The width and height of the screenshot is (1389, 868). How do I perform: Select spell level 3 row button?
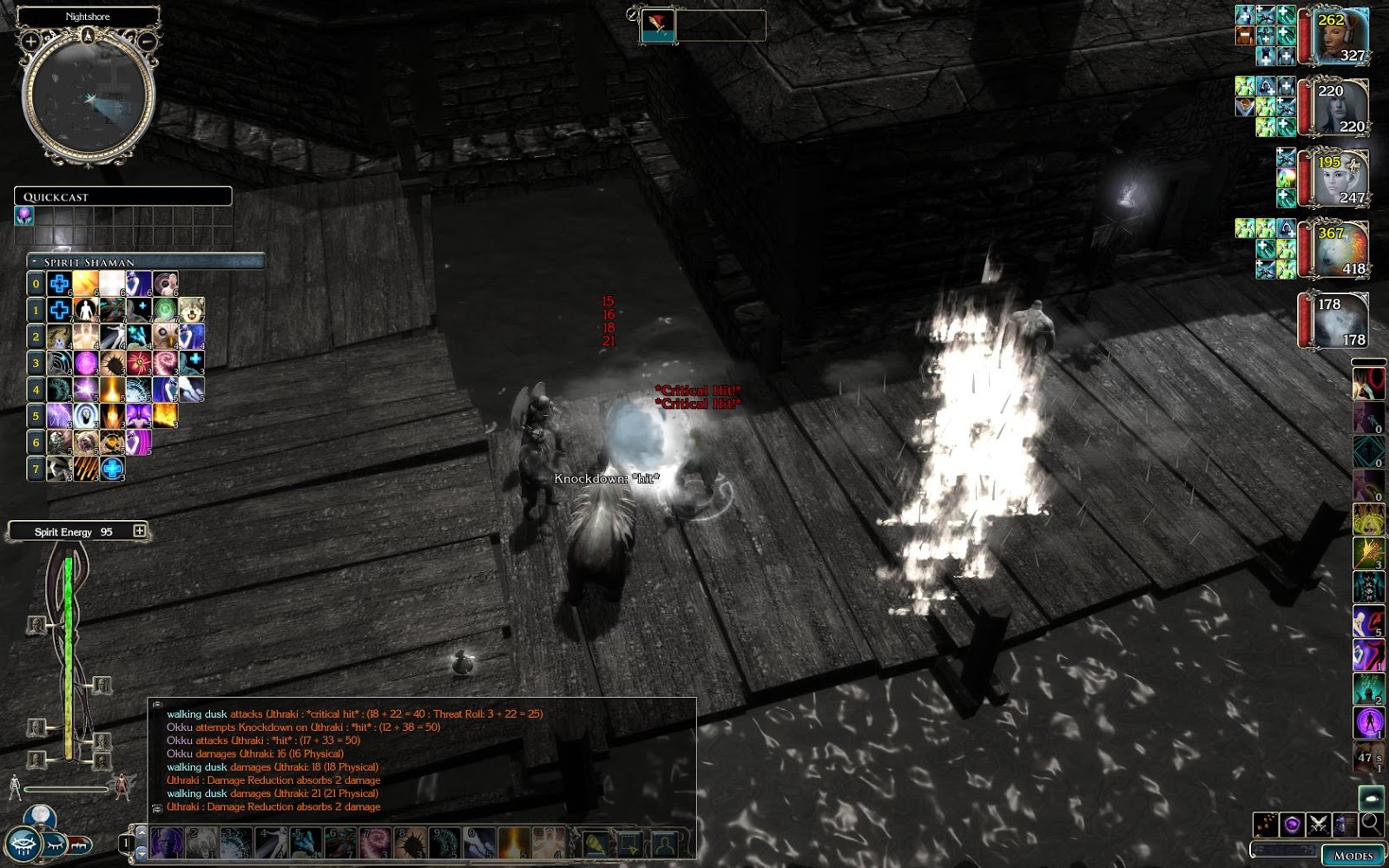(36, 363)
